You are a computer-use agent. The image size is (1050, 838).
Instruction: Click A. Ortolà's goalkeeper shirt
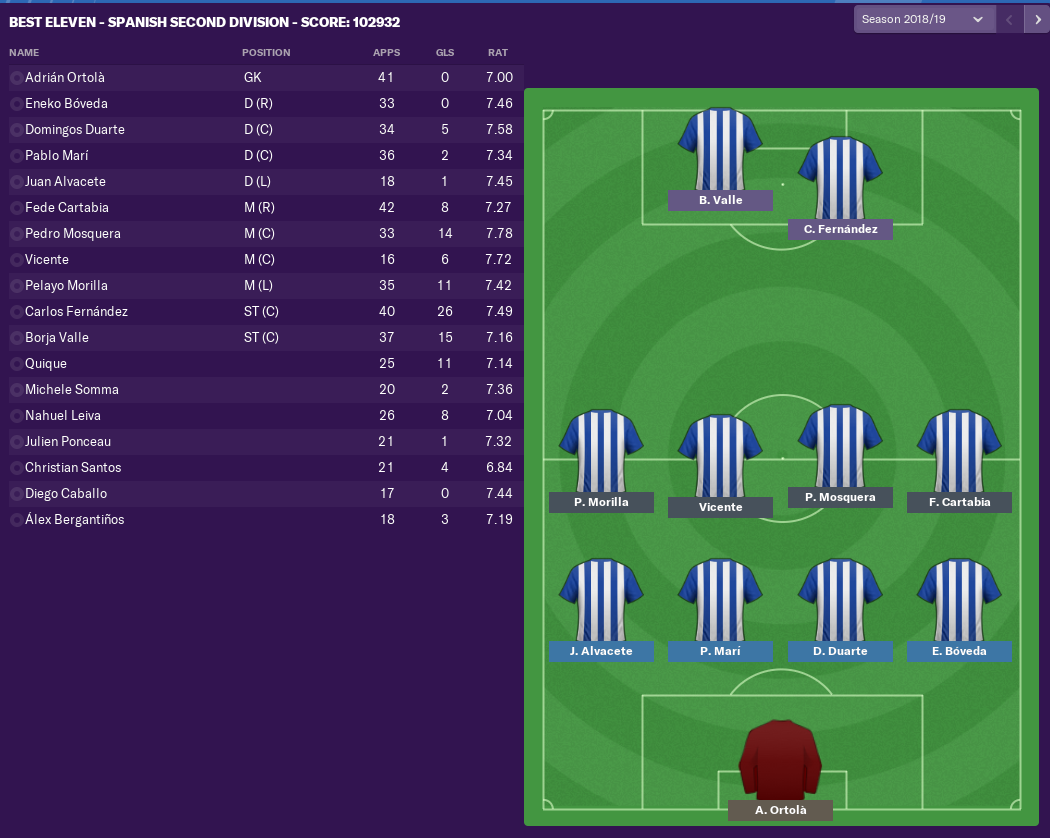point(780,760)
